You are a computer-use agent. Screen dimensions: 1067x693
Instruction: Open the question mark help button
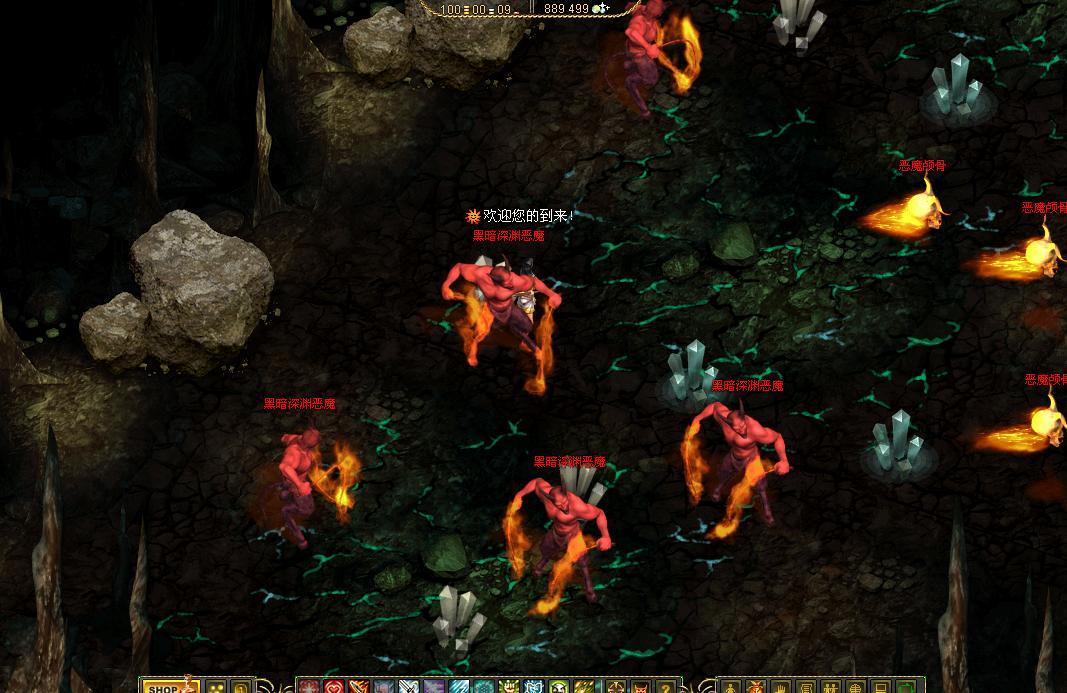665,688
